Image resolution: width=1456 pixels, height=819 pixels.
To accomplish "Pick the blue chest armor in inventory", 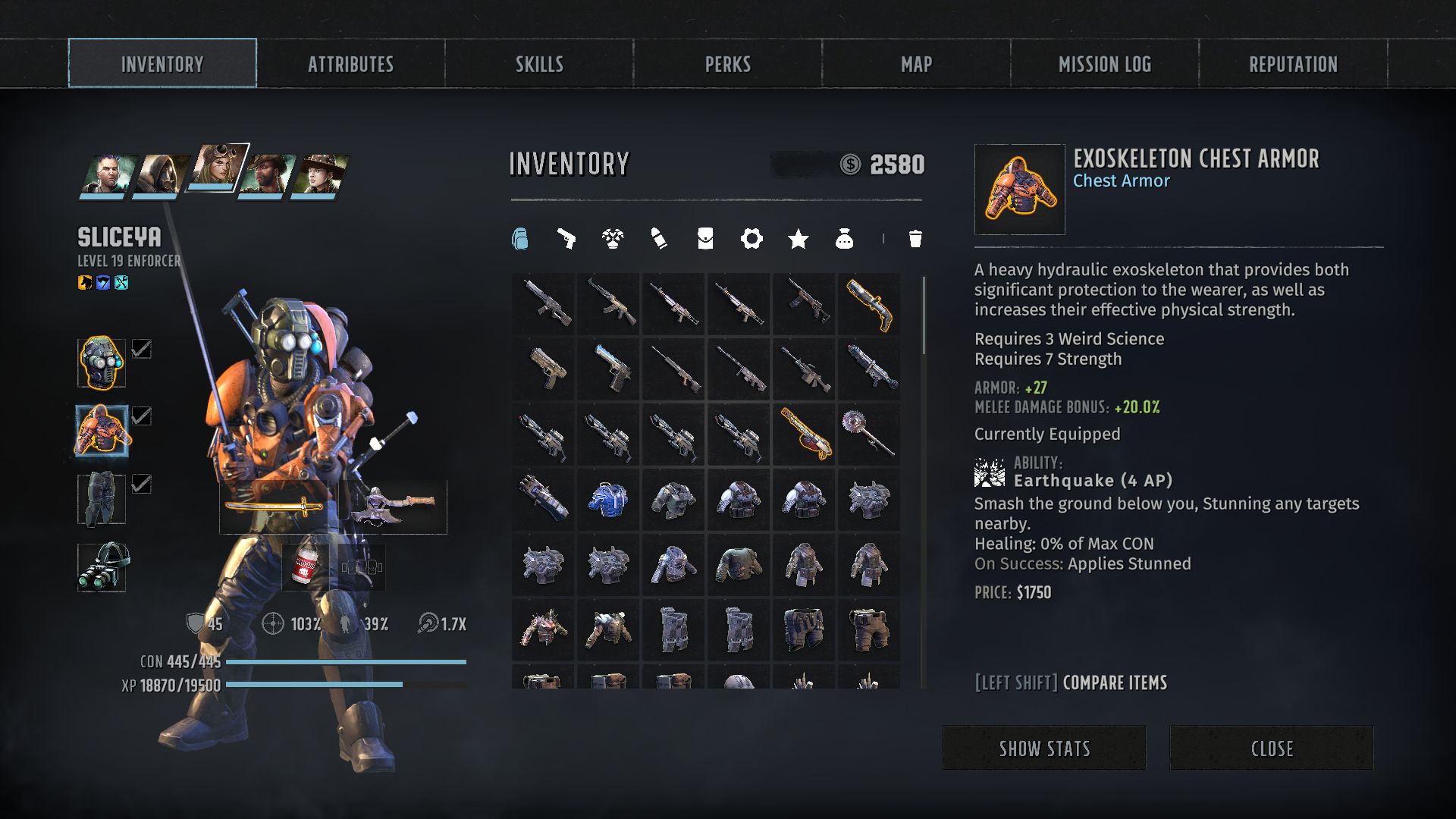I will point(608,500).
